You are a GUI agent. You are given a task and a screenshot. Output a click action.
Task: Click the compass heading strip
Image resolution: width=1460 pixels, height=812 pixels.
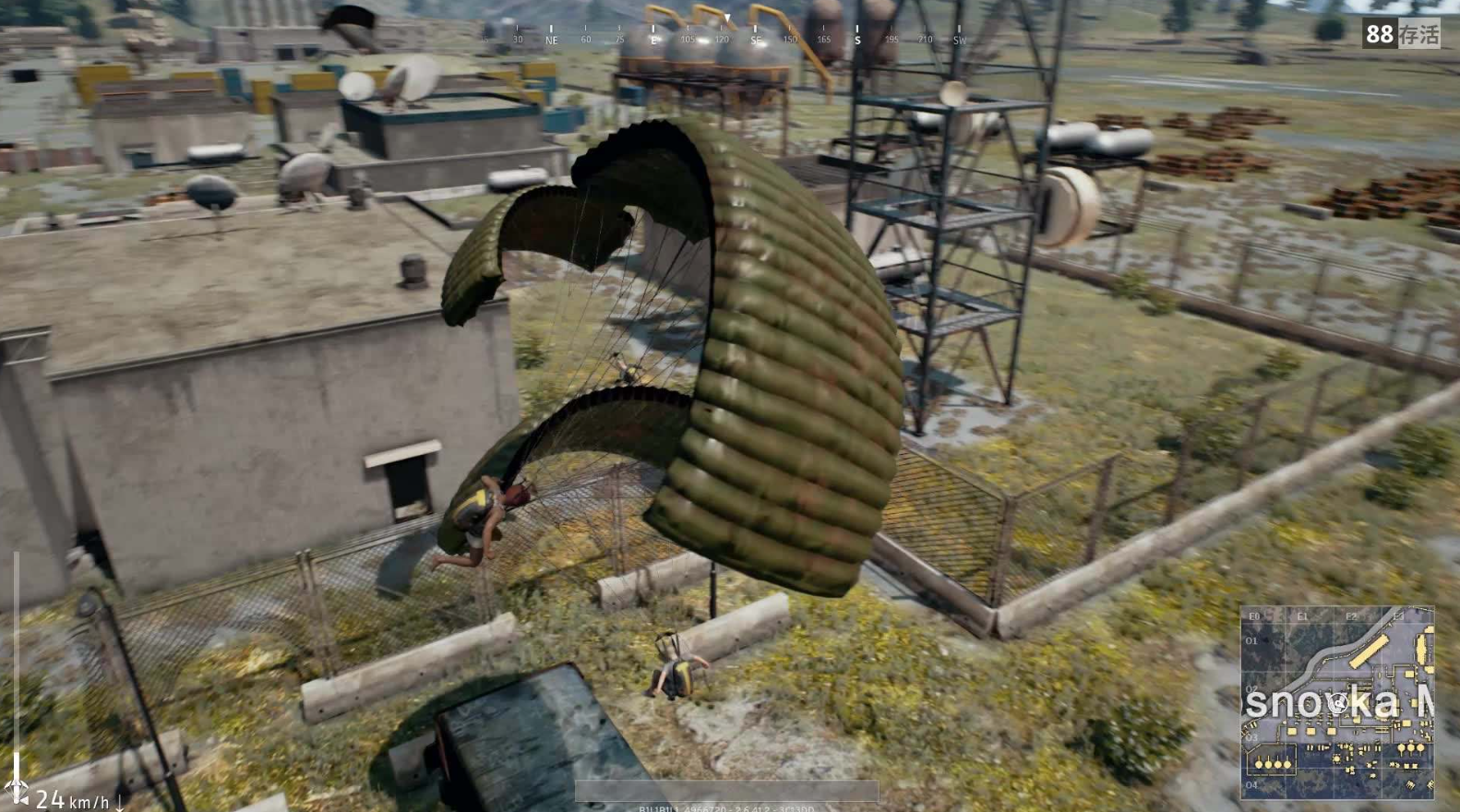(727, 37)
